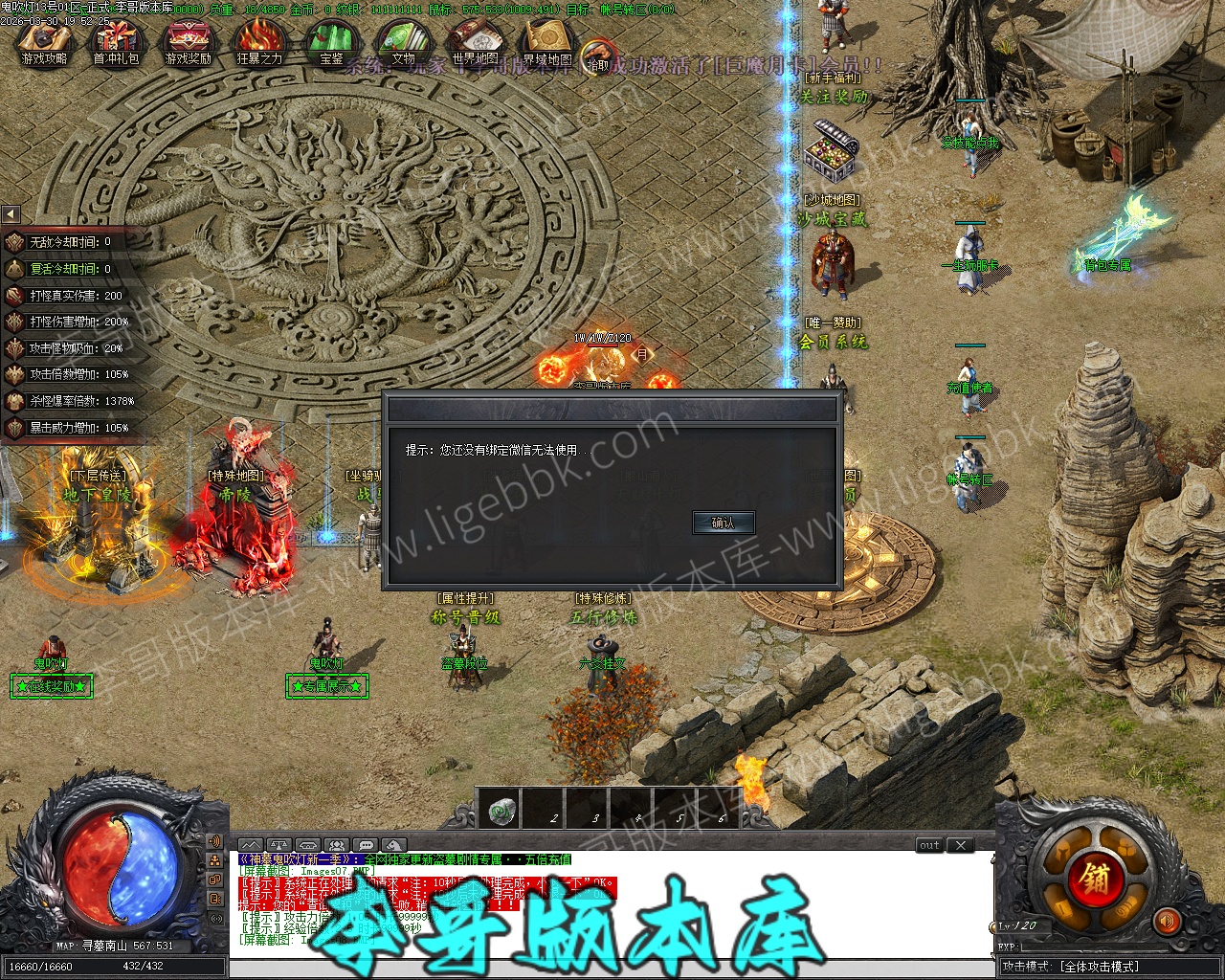The image size is (1225, 980).
Task: Open the 游戏奖励 rewards chest
Action: click(188, 44)
